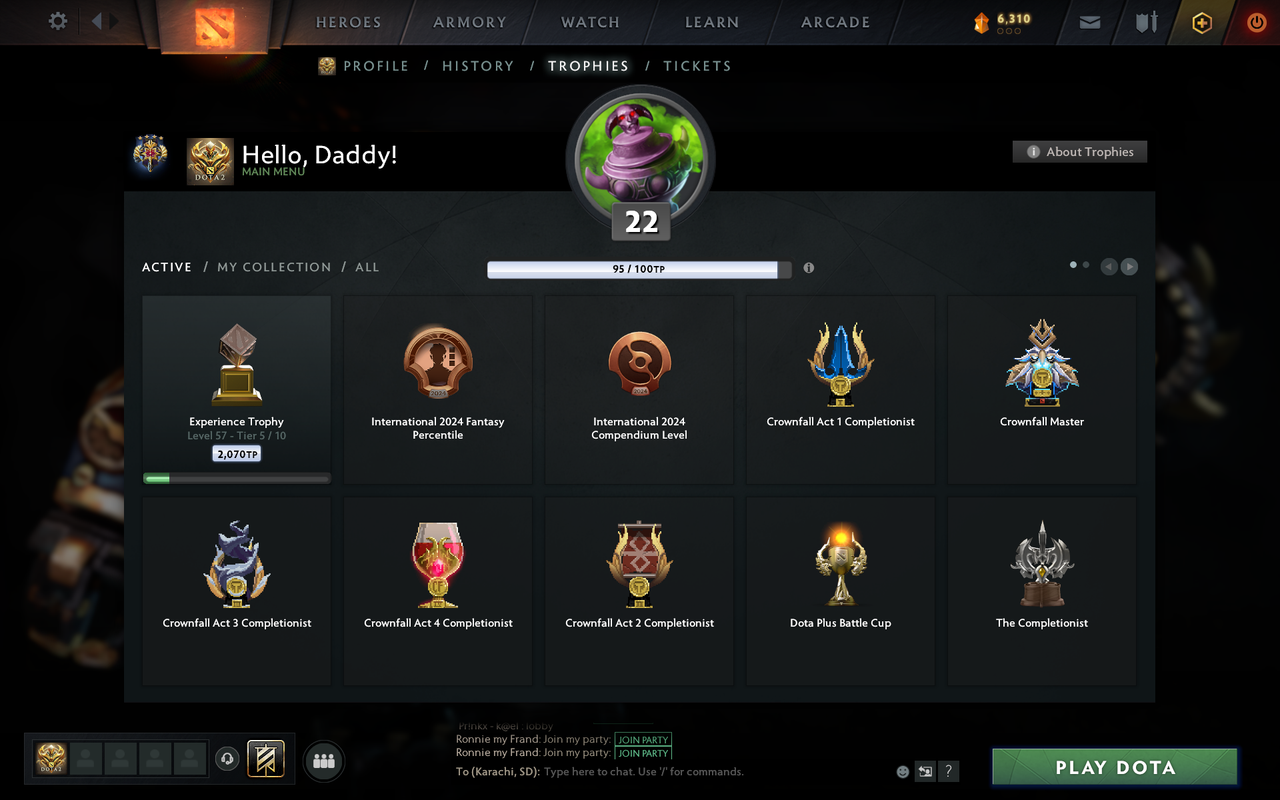Open the settings gear icon
1280x800 pixels.
57,21
